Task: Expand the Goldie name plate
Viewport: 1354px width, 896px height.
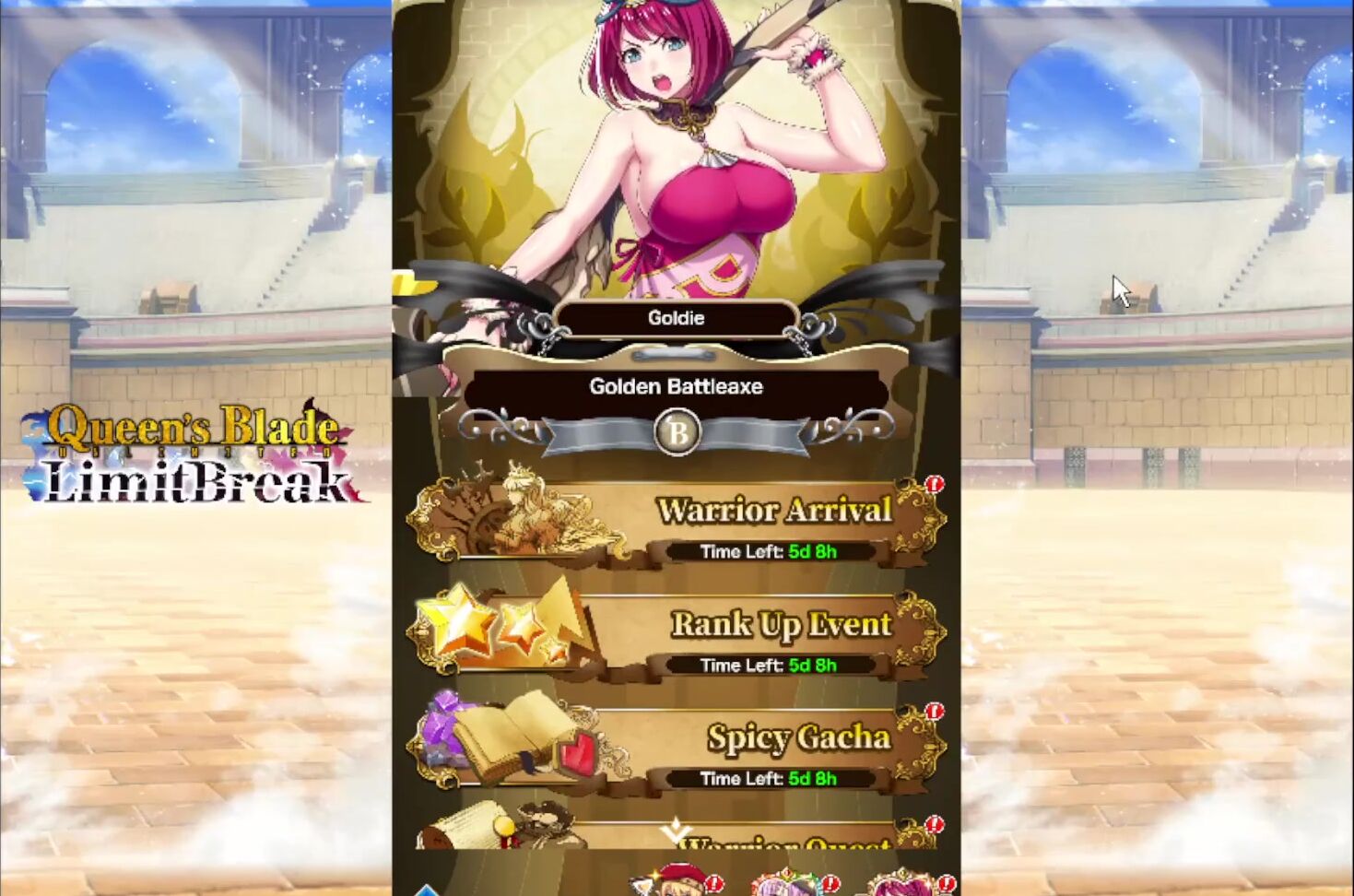Action: tap(677, 317)
